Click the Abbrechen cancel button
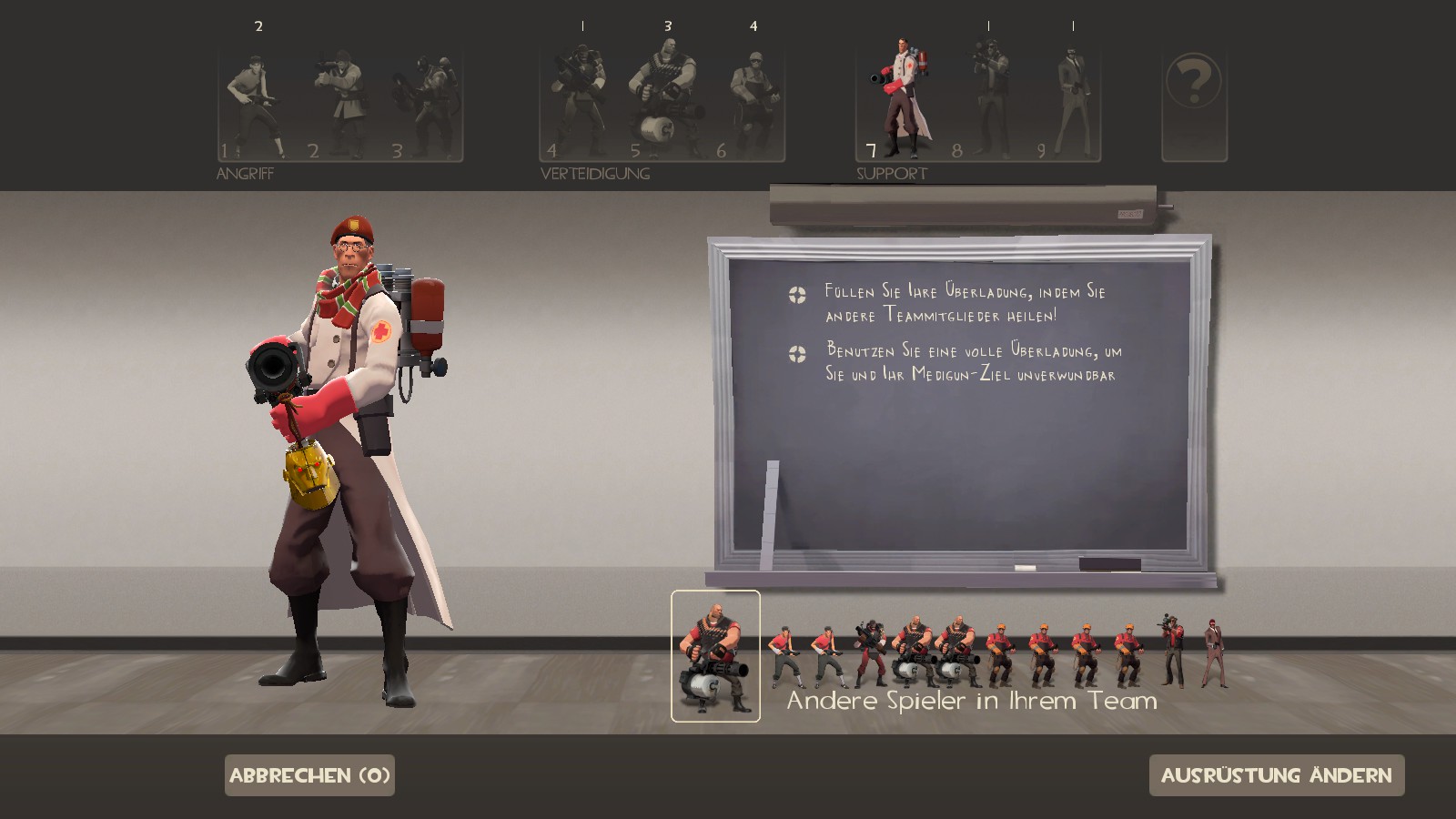This screenshot has width=1456, height=819. [309, 775]
